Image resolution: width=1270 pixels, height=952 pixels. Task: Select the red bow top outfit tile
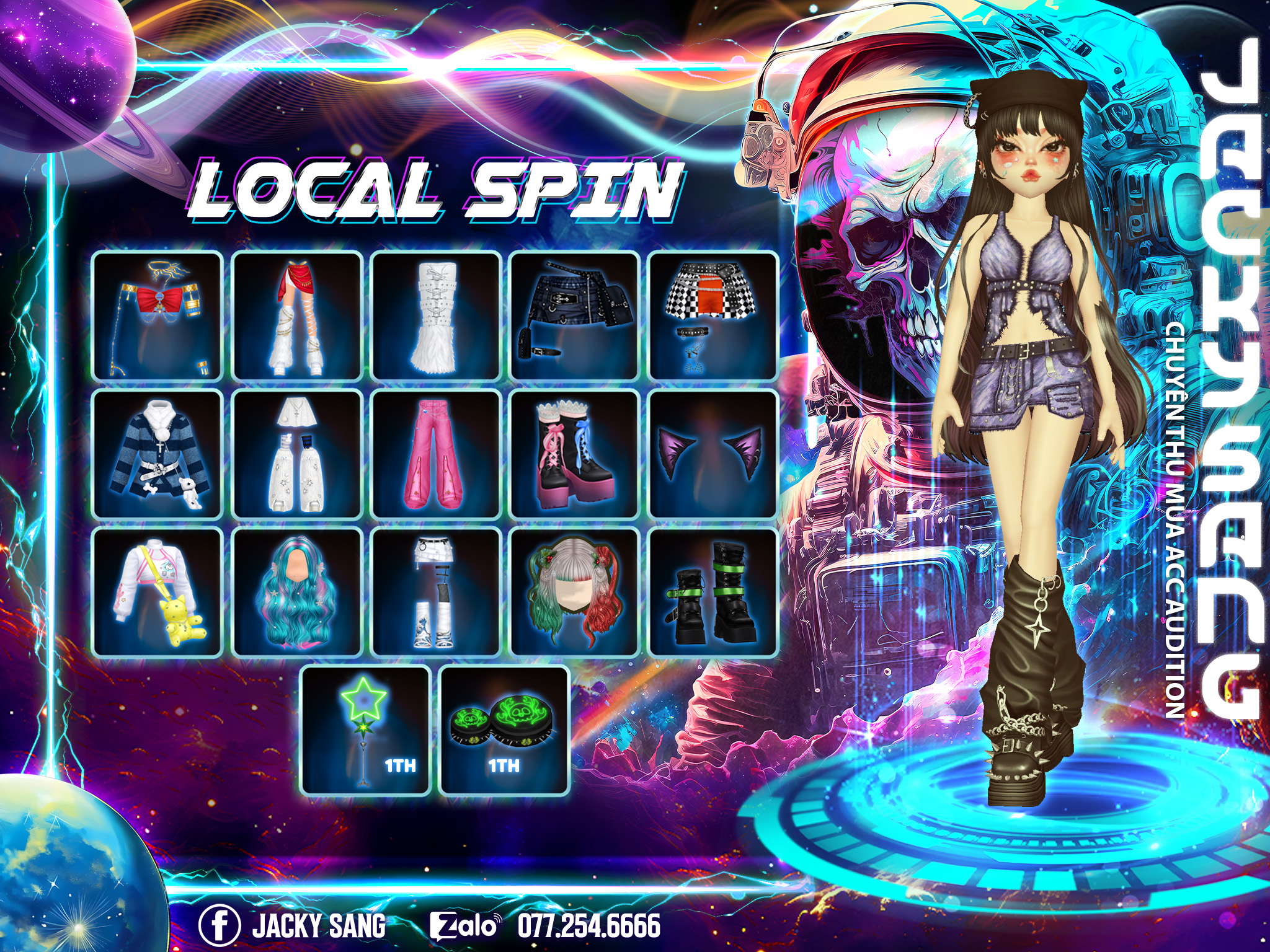158,315
